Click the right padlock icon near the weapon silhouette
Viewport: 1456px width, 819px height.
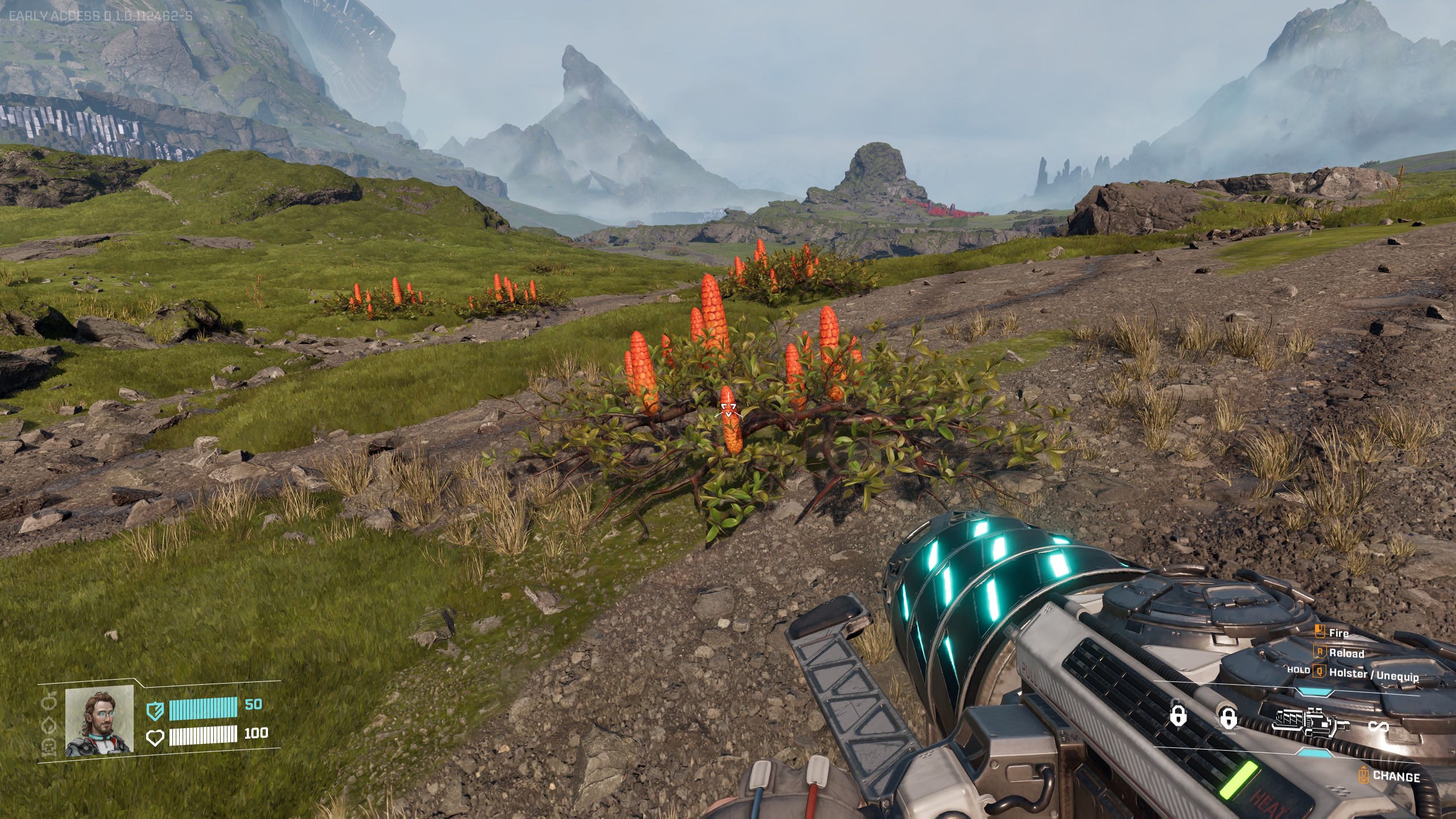coord(1230,719)
